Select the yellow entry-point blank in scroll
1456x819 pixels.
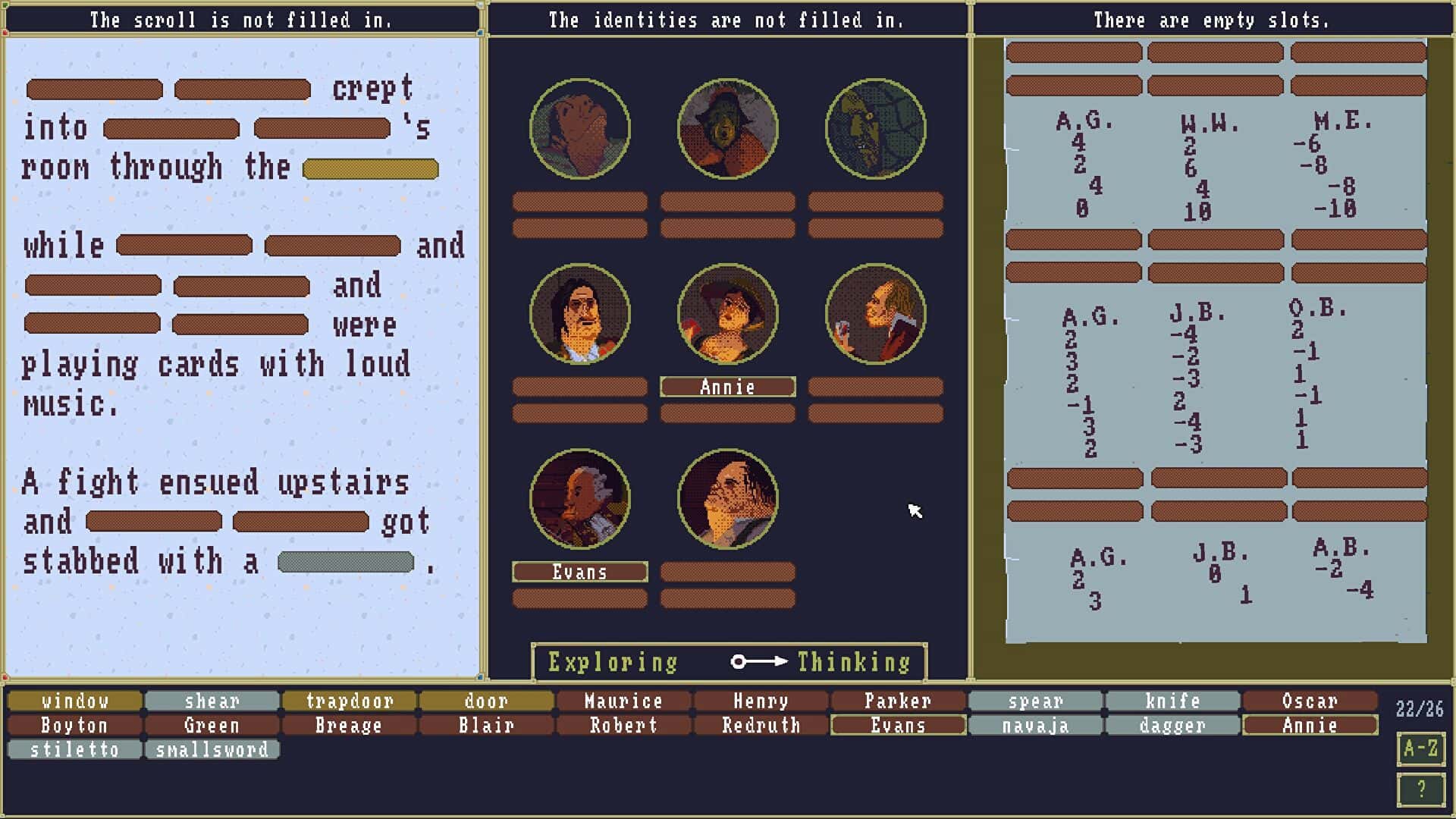tap(370, 168)
